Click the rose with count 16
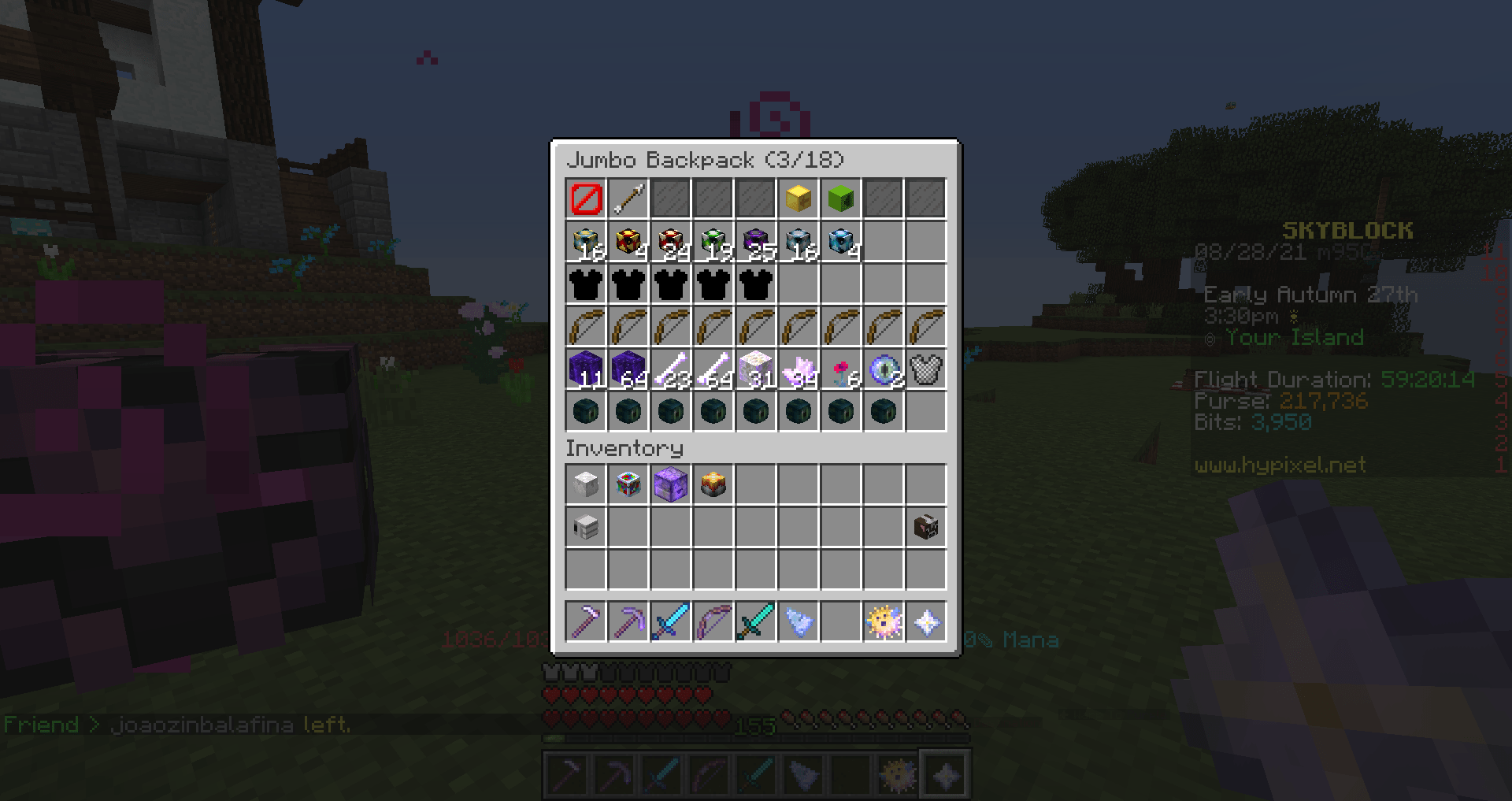Viewport: 1512px width, 801px height. coord(841,369)
